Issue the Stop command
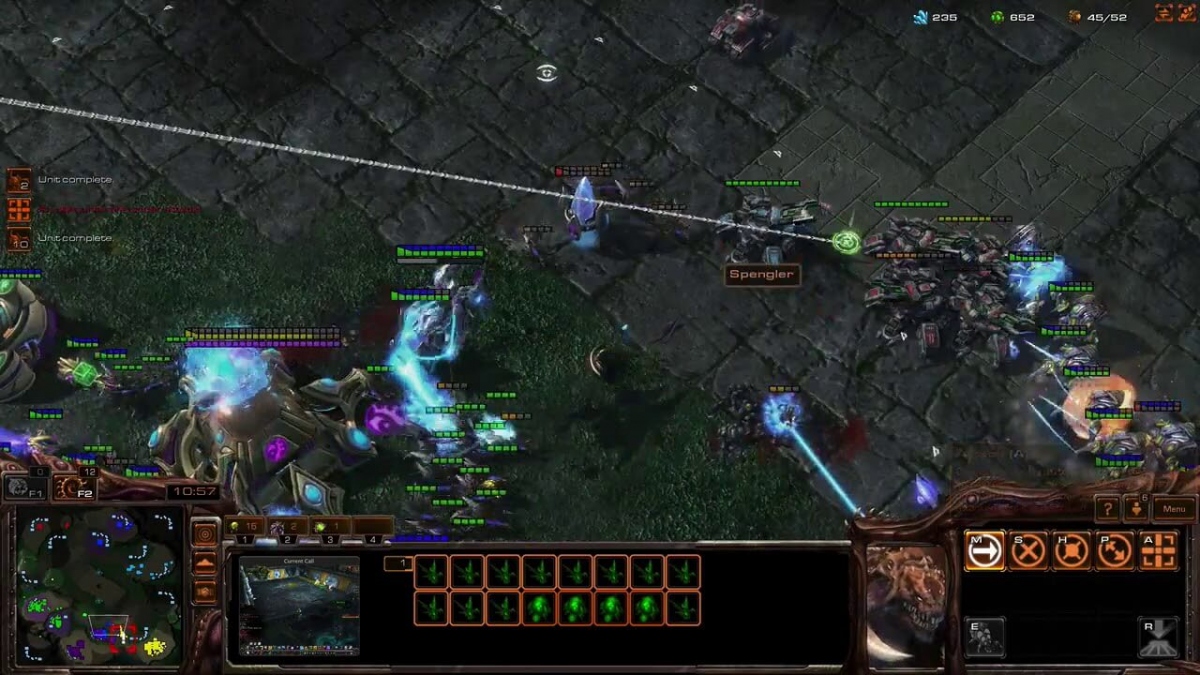 click(1028, 551)
